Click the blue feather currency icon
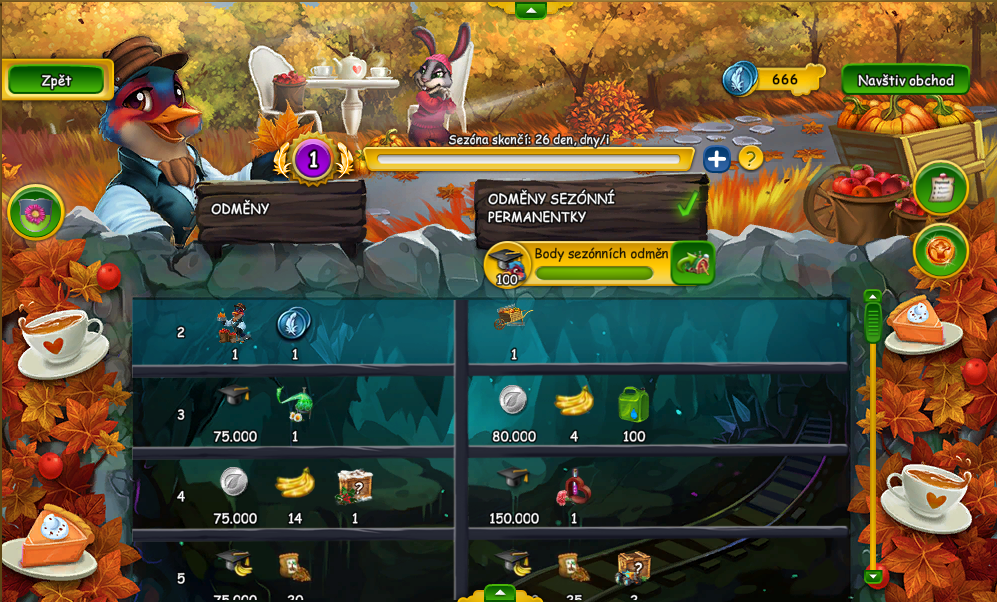The height and width of the screenshot is (602, 997). click(740, 79)
